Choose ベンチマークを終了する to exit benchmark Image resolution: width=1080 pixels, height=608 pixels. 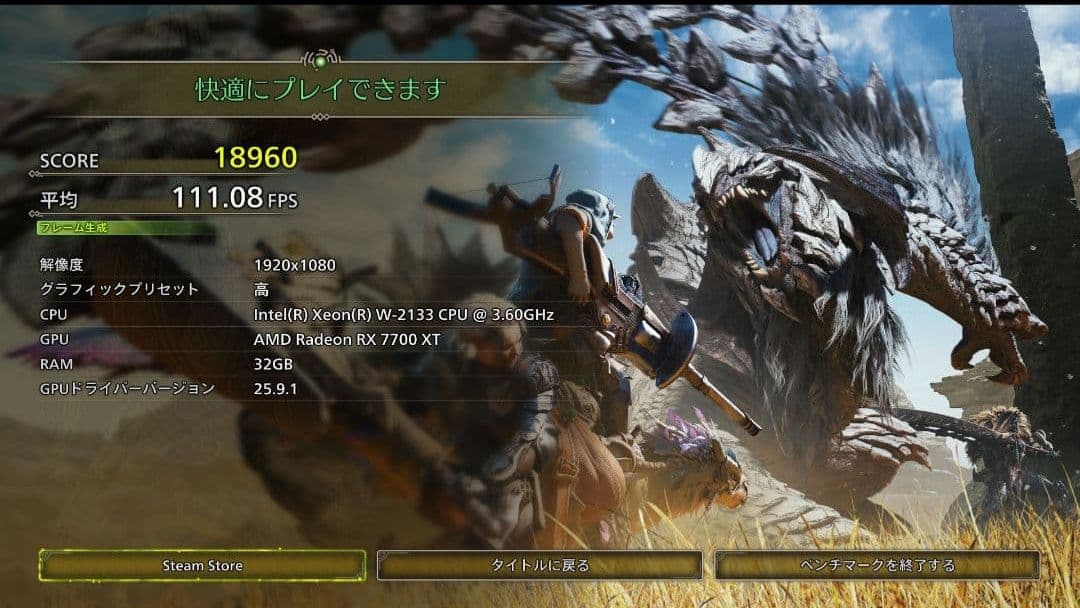click(x=877, y=565)
